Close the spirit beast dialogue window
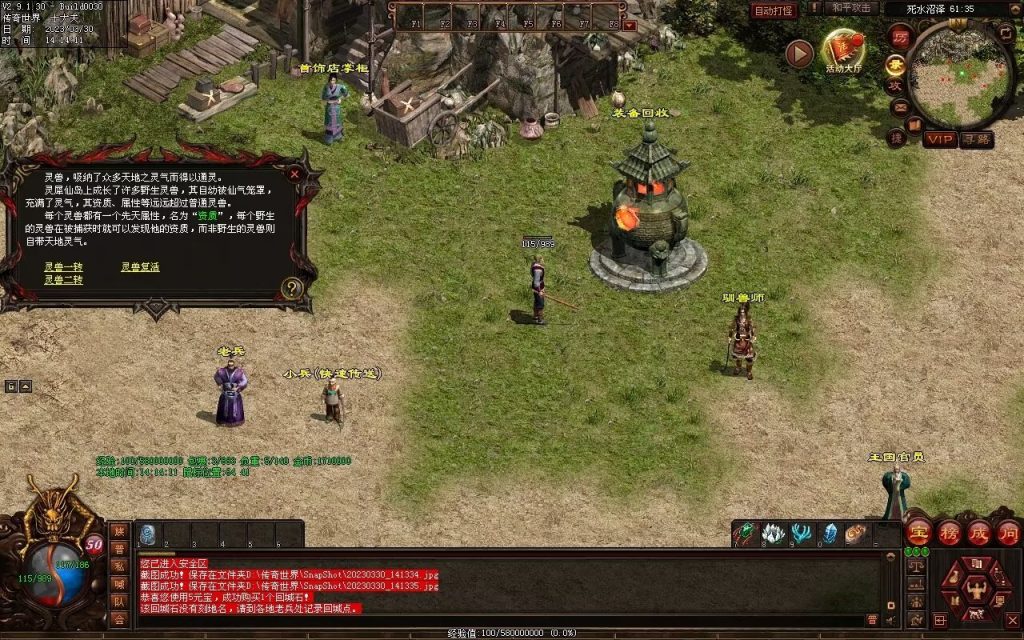This screenshot has height=640, width=1024. [294, 174]
